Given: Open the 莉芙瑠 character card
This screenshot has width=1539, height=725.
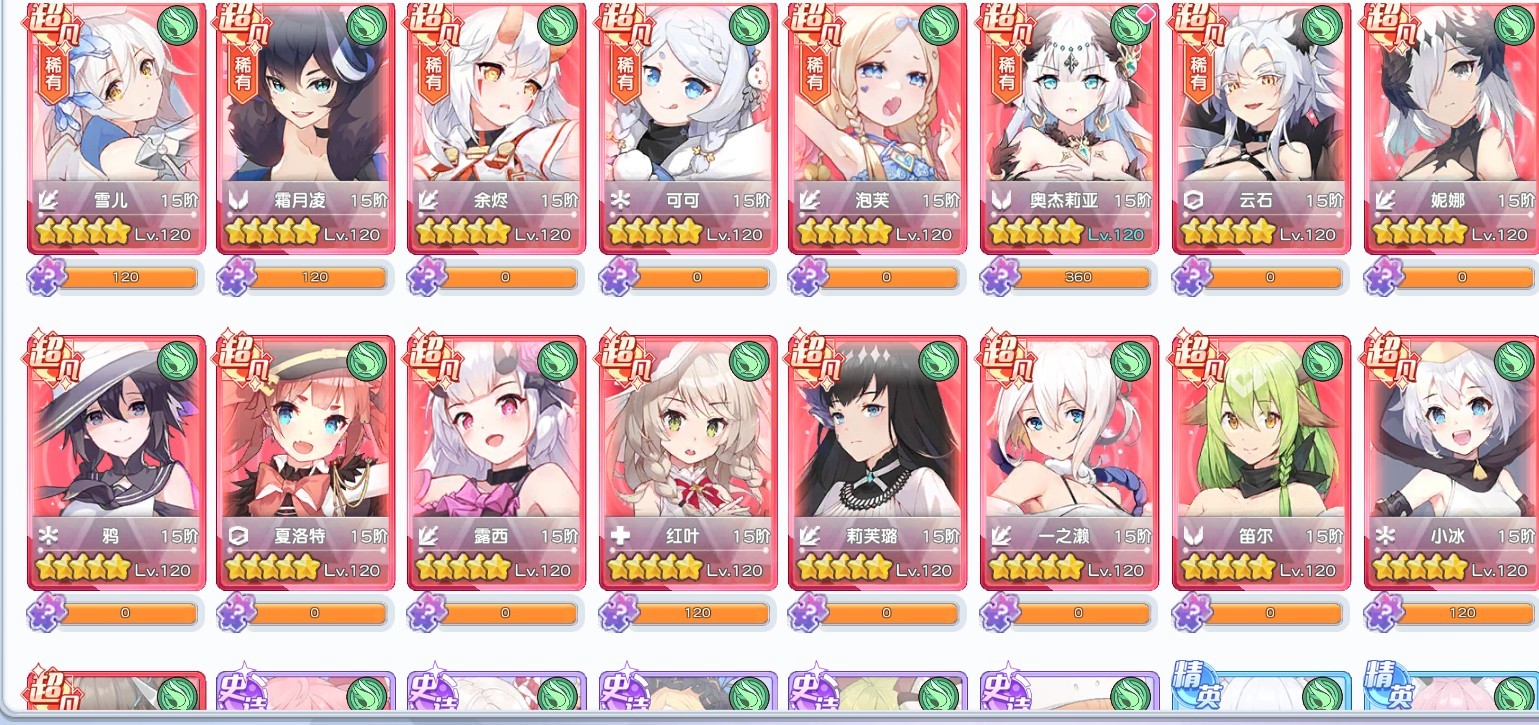Looking at the screenshot, I should (881, 460).
